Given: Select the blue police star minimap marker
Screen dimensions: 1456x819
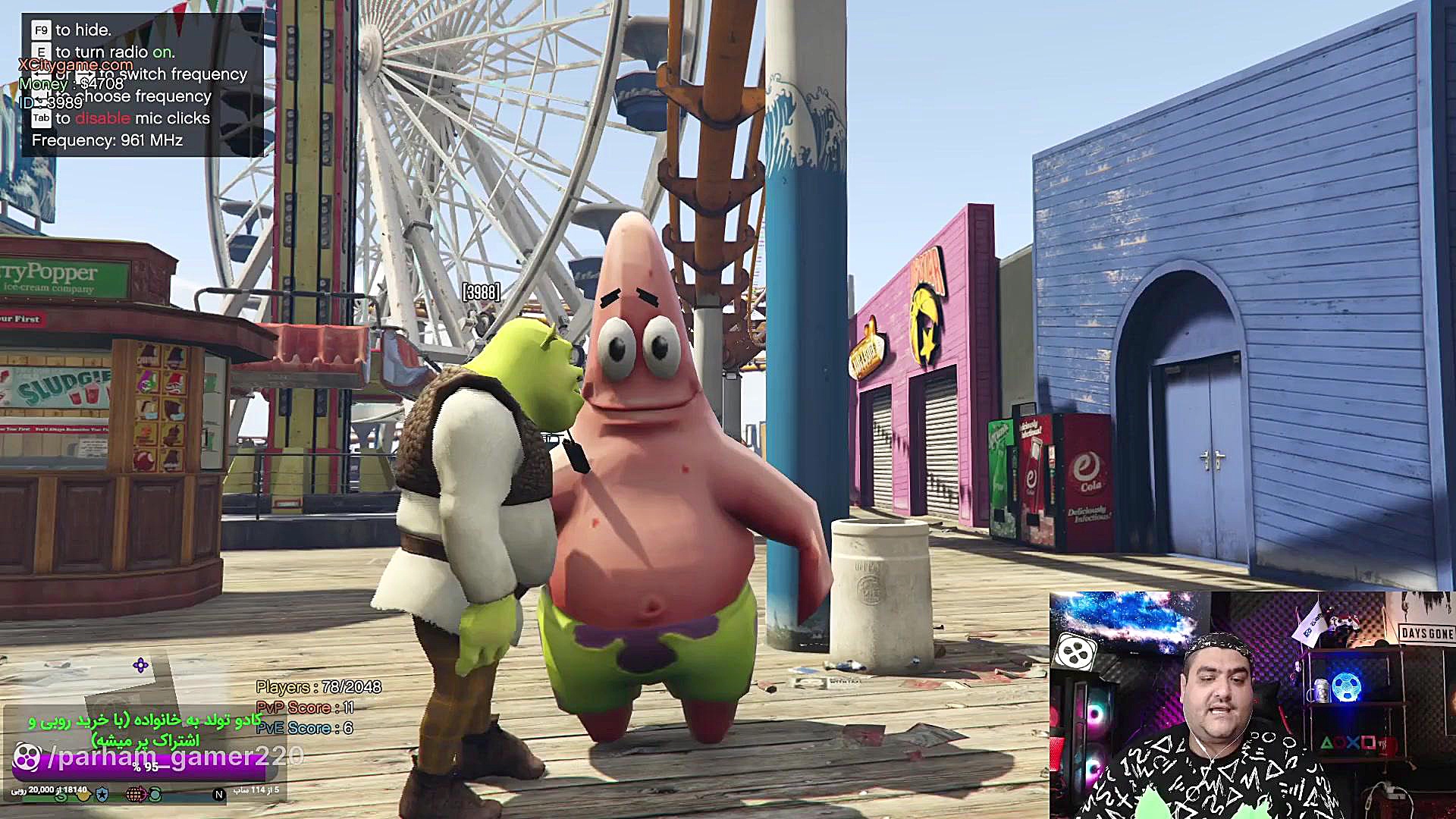Looking at the screenshot, I should tap(102, 793).
